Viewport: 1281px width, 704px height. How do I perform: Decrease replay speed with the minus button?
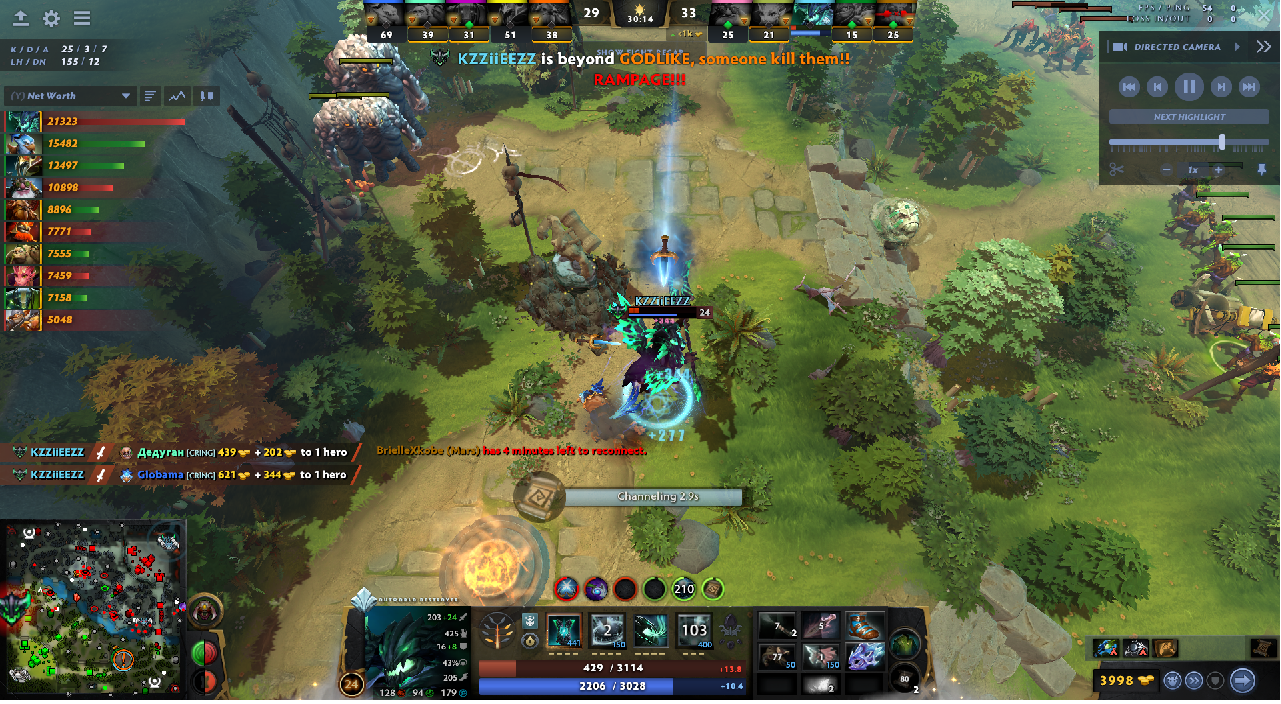(x=1166, y=170)
